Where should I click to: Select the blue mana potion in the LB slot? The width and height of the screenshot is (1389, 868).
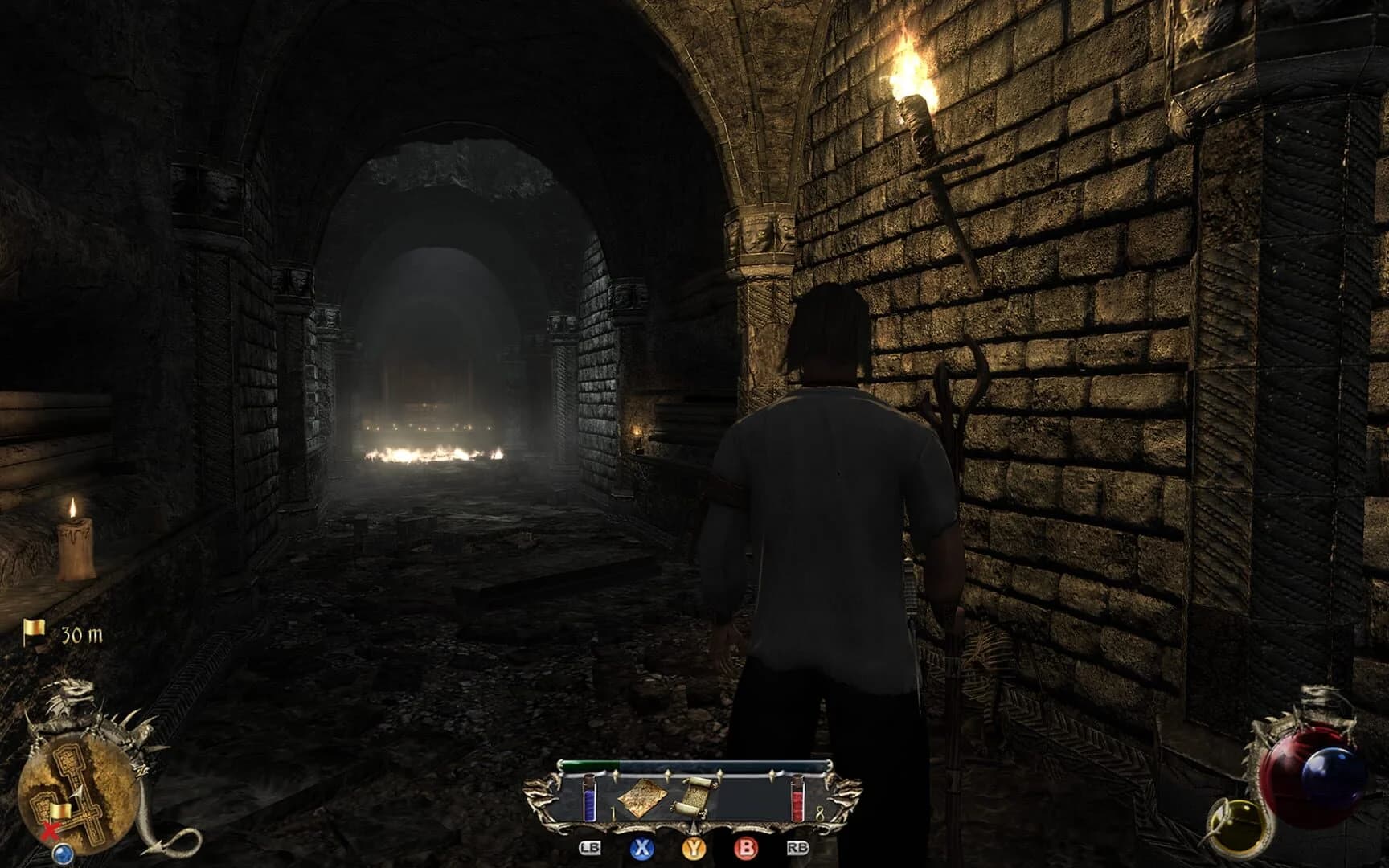tap(591, 798)
